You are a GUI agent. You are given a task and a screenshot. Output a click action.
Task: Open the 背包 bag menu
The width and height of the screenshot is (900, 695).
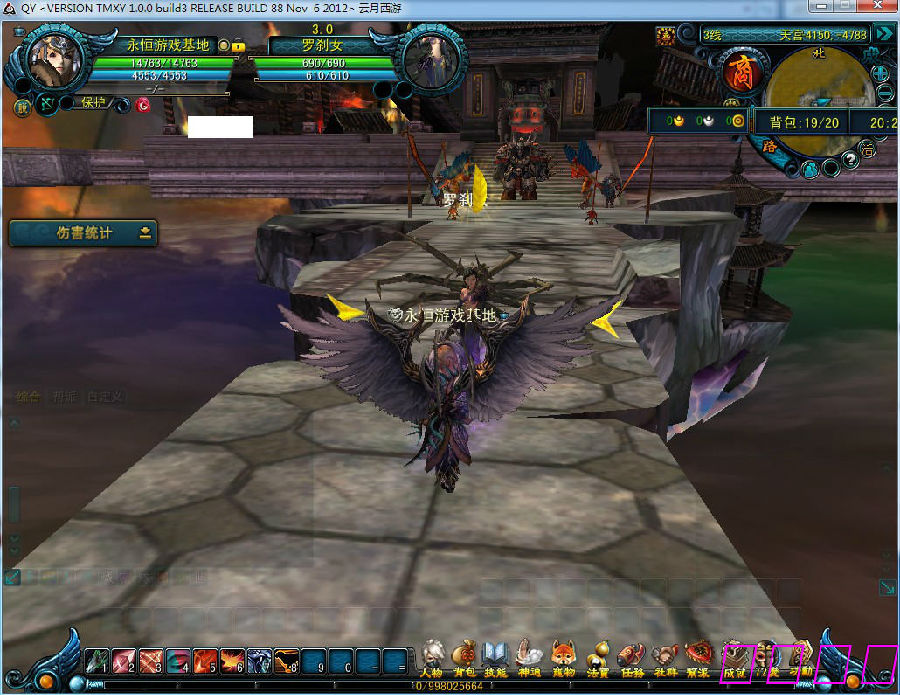coord(464,656)
